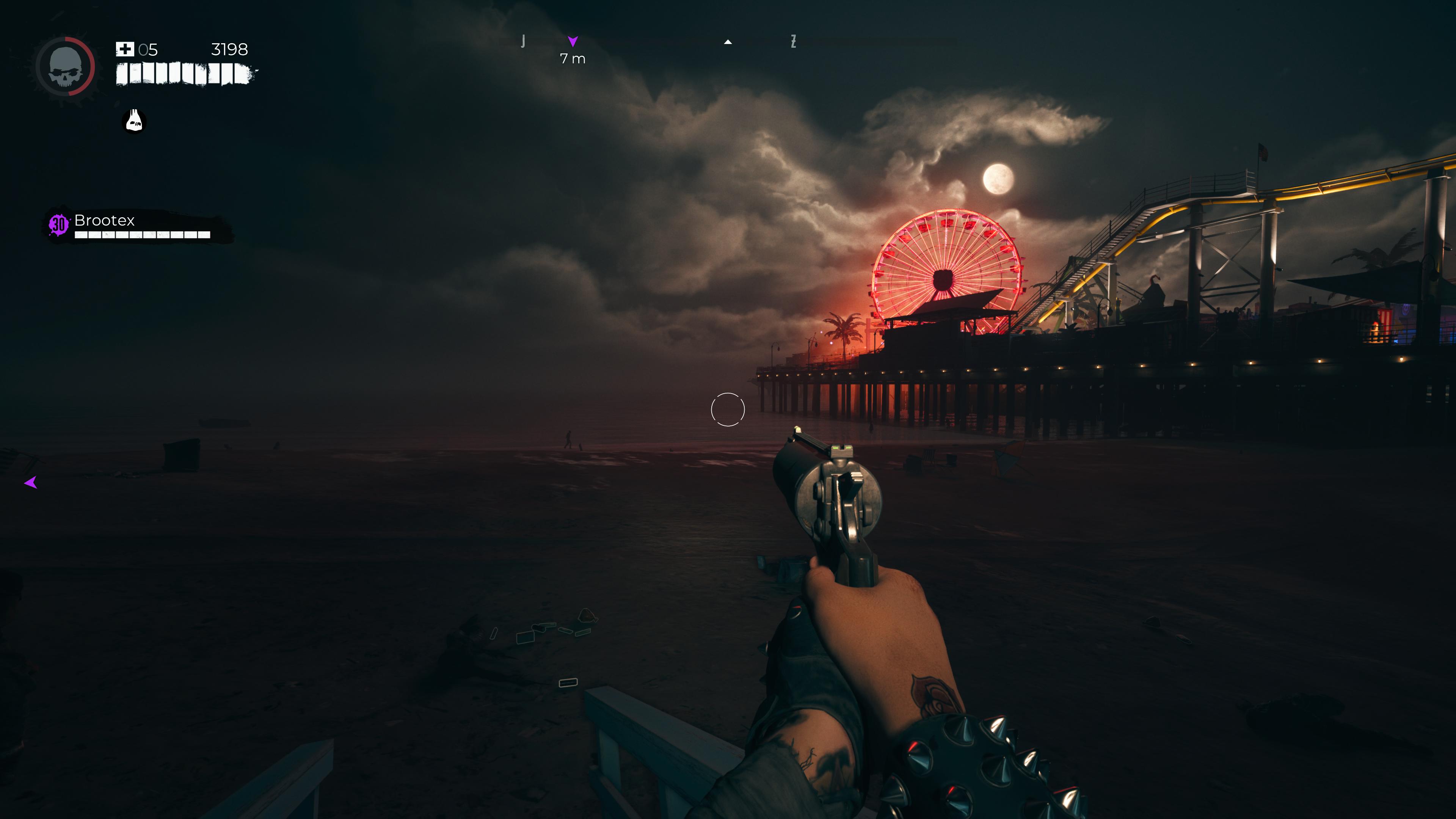Click the white skull status effect icon
Viewport: 1456px width, 819px height.
pyautogui.click(x=135, y=121)
